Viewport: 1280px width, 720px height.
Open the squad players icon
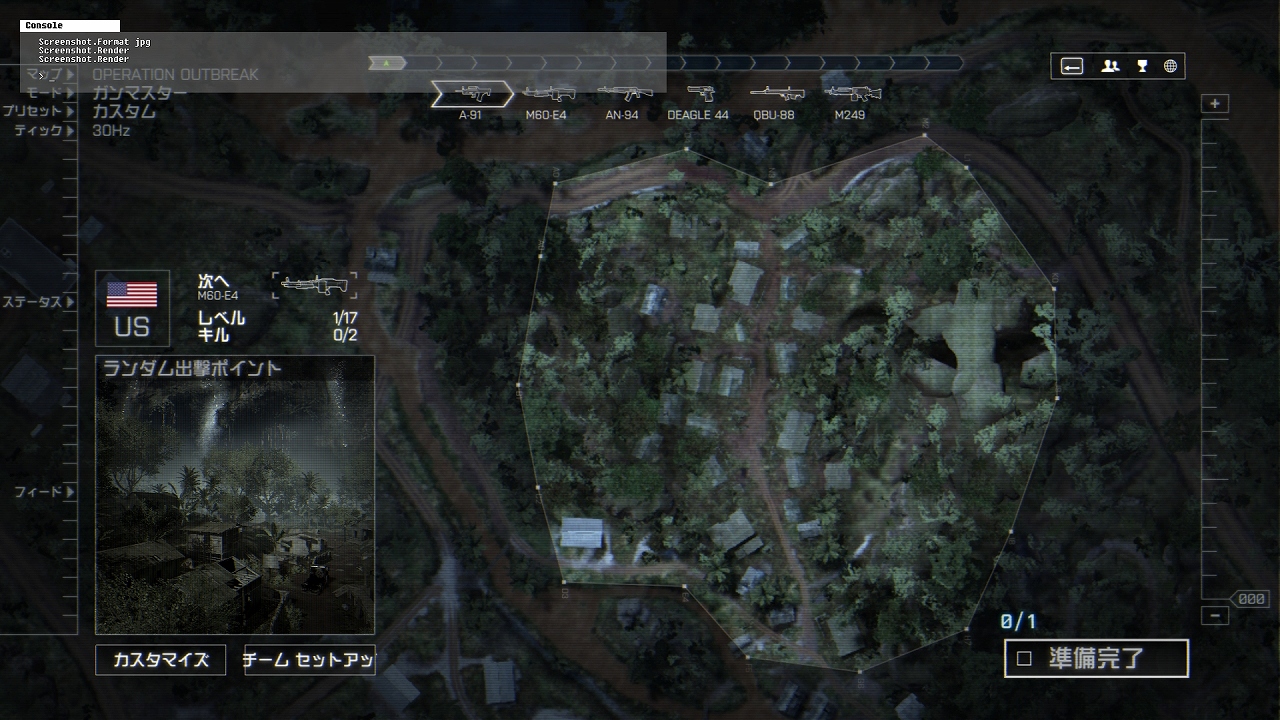[1110, 66]
